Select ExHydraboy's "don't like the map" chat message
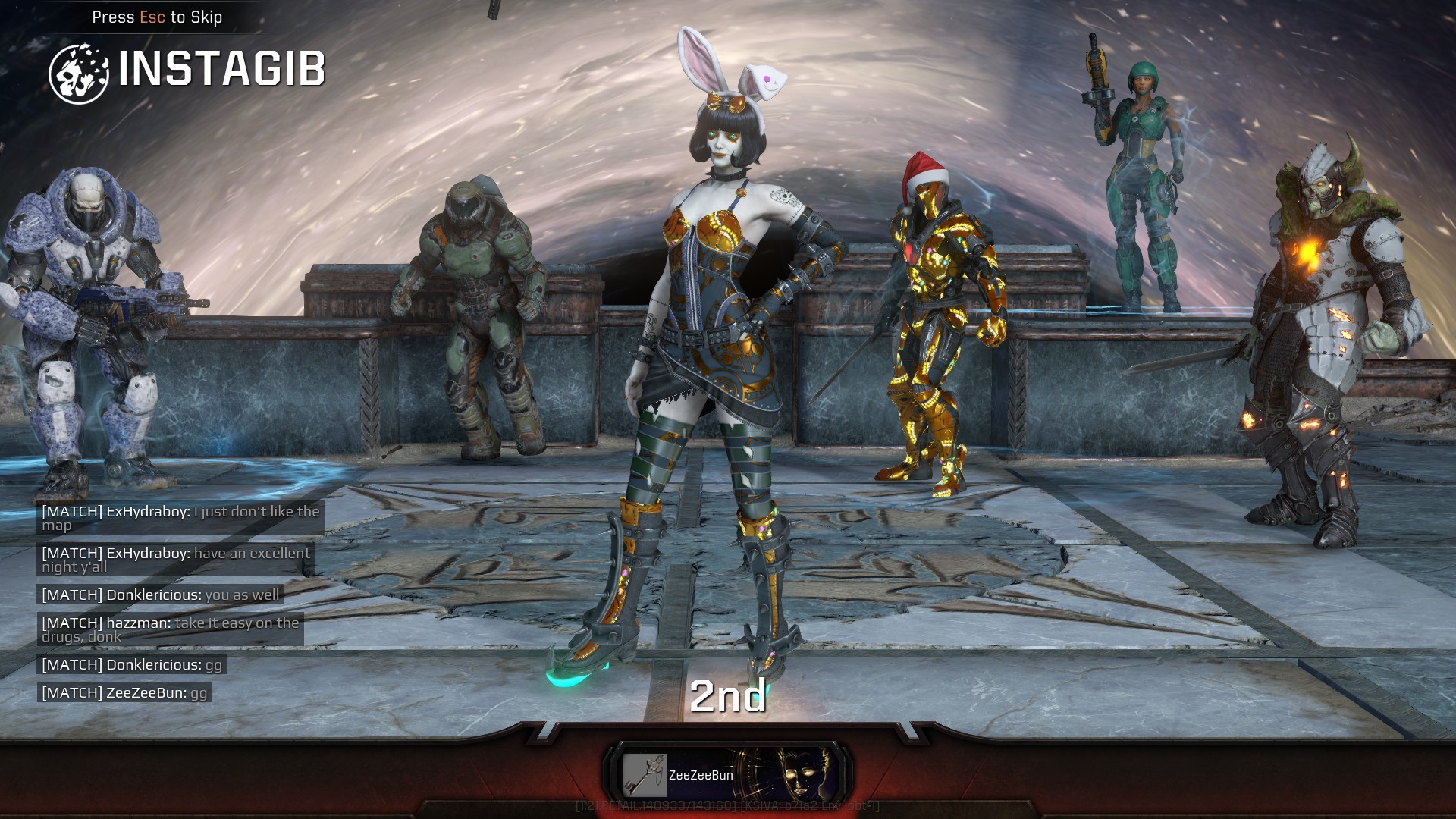The image size is (1456, 819). tap(180, 518)
